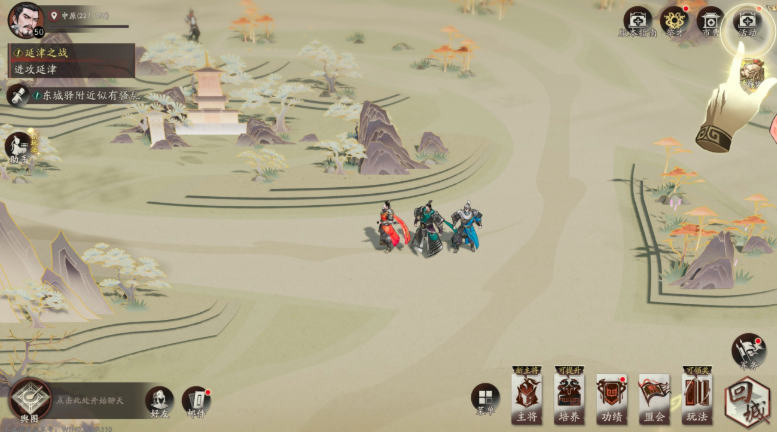The image size is (777, 432).
Task: Open the 东城驿 disturbance scroll notice
Action: (x=75, y=95)
